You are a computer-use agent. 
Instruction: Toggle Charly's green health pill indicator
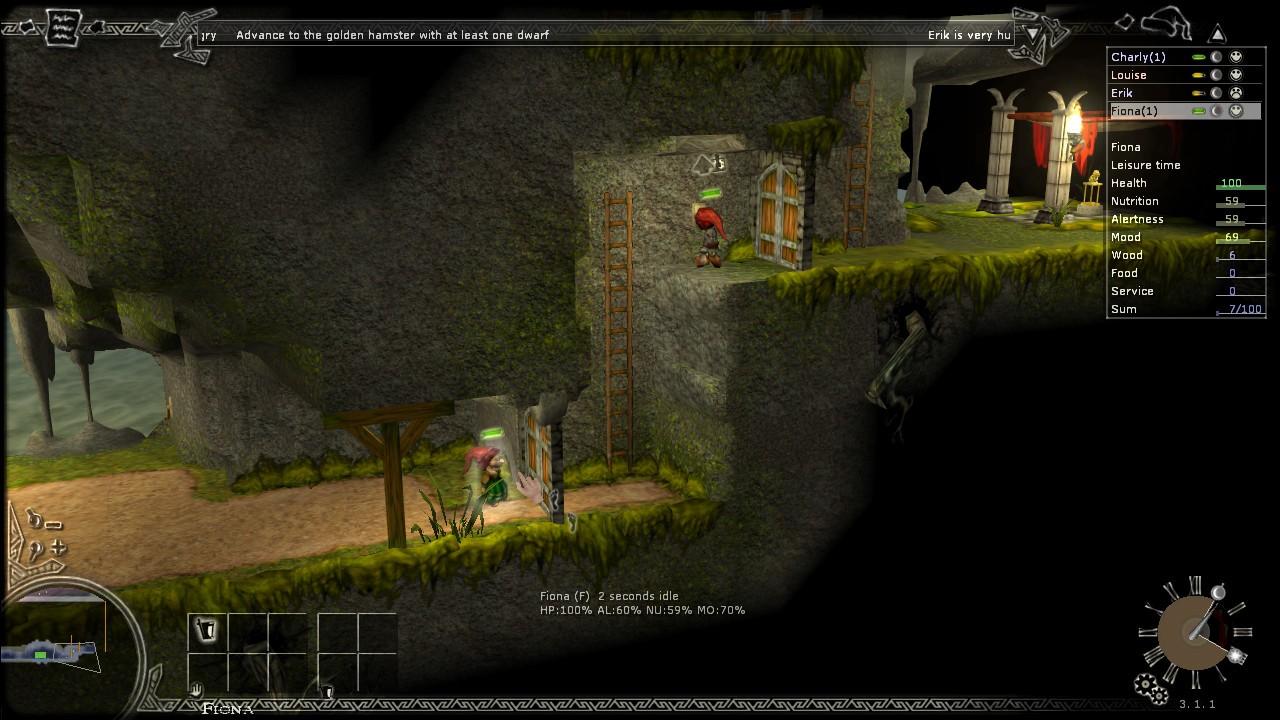tap(1199, 57)
